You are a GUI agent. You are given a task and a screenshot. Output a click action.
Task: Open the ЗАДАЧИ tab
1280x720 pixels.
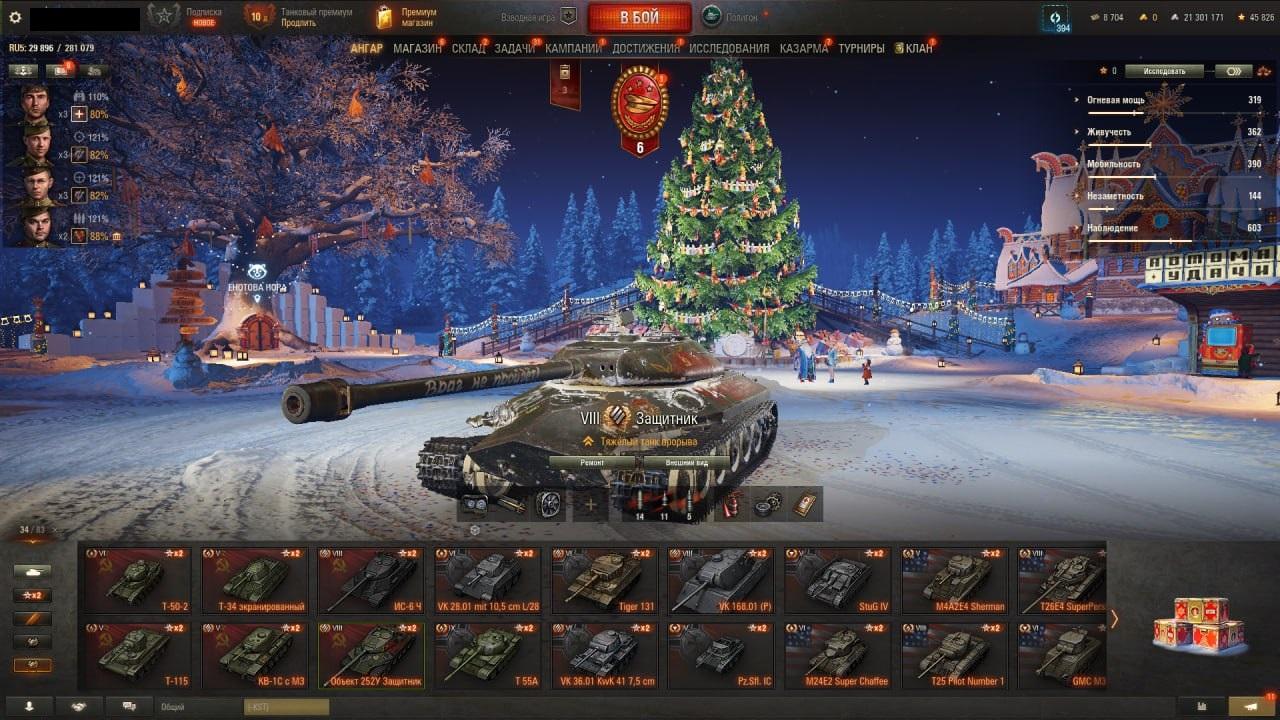click(515, 48)
